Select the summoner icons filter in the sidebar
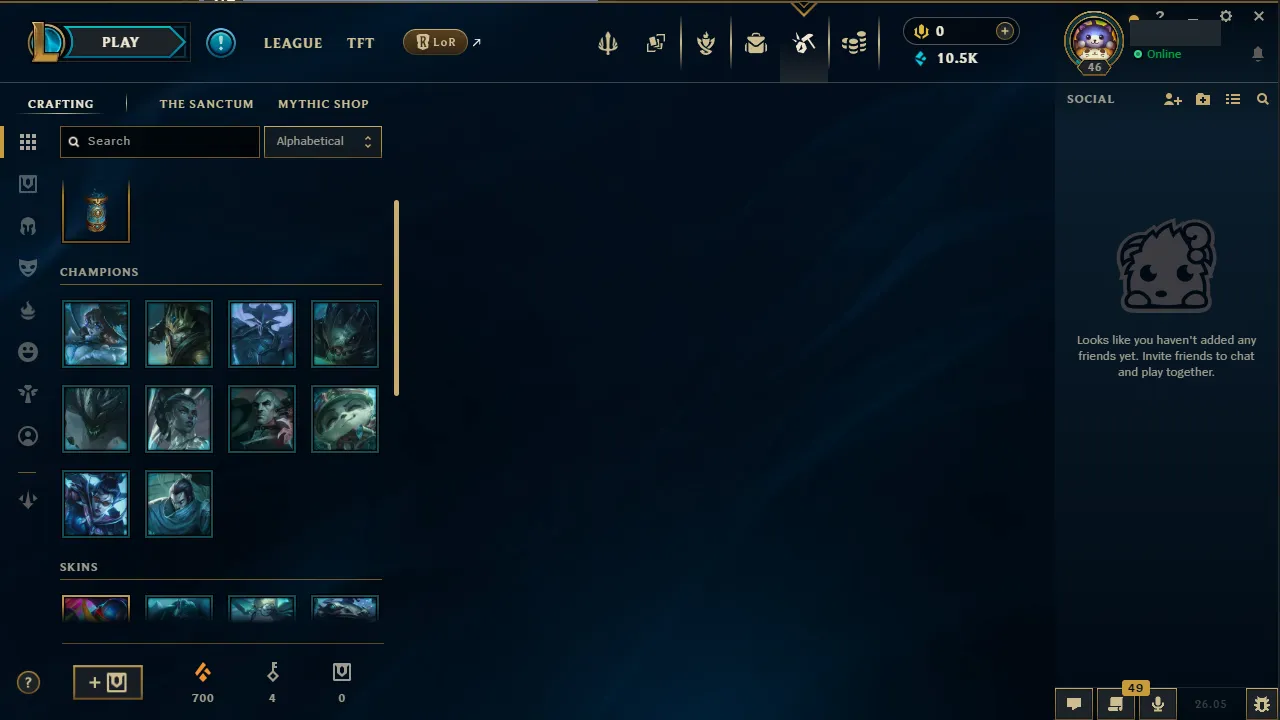1280x720 pixels. click(28, 435)
